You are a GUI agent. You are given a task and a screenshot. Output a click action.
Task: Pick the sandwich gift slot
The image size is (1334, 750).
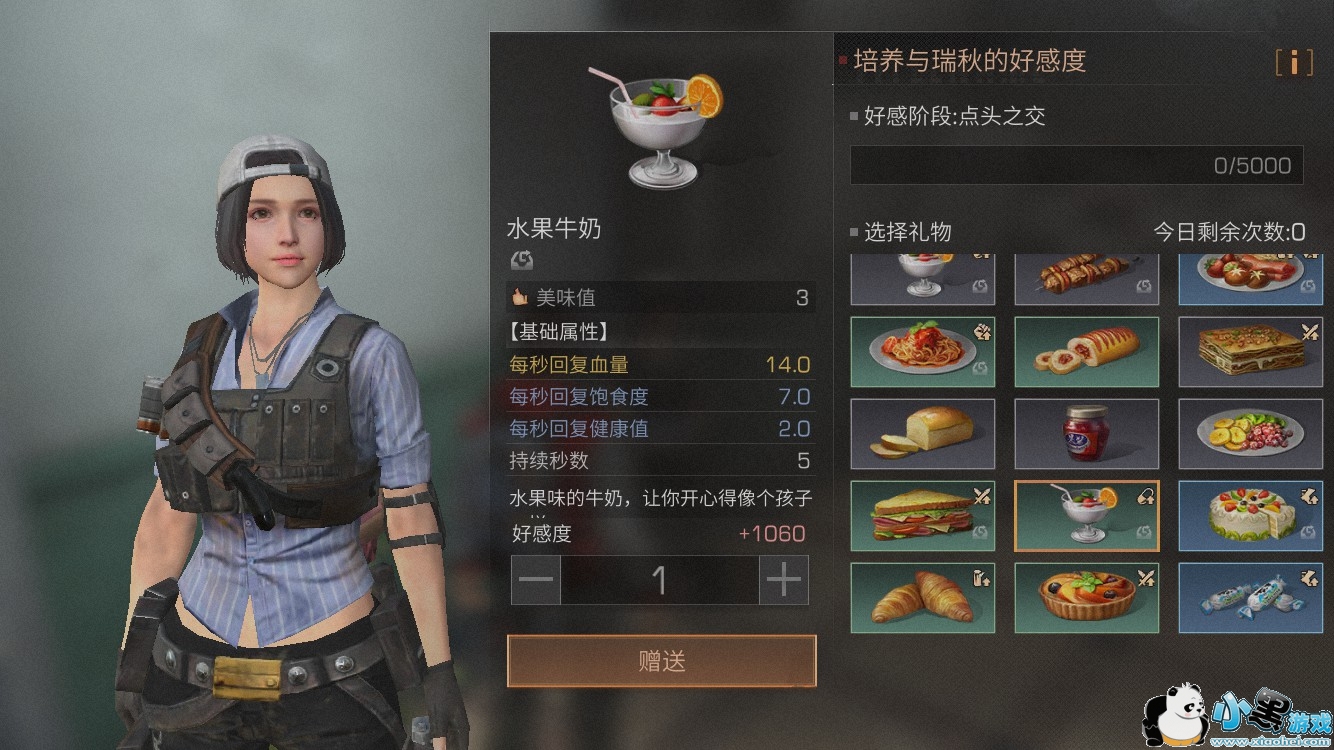pos(922,516)
